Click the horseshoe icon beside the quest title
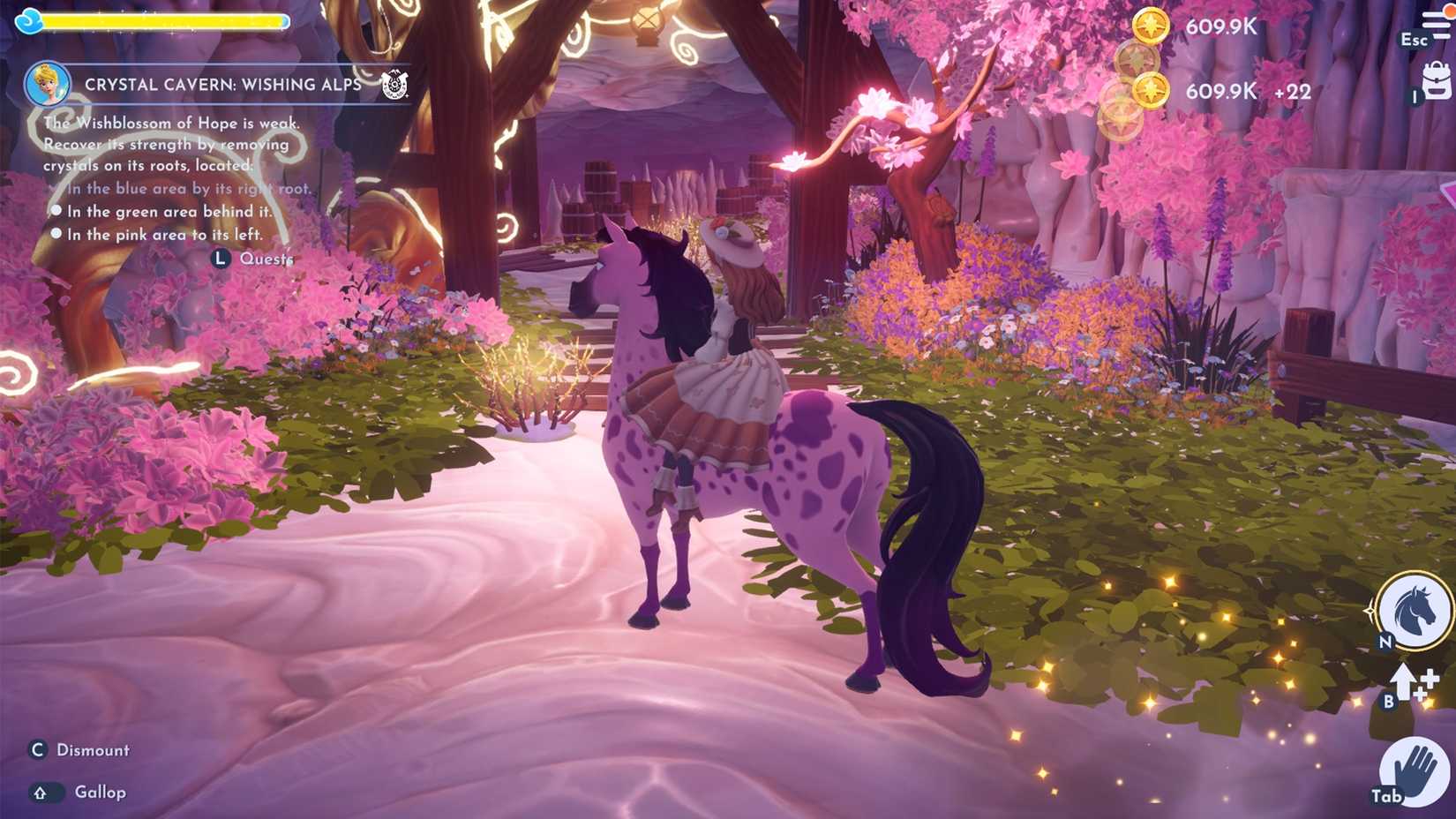Image resolution: width=1456 pixels, height=819 pixels. point(396,86)
